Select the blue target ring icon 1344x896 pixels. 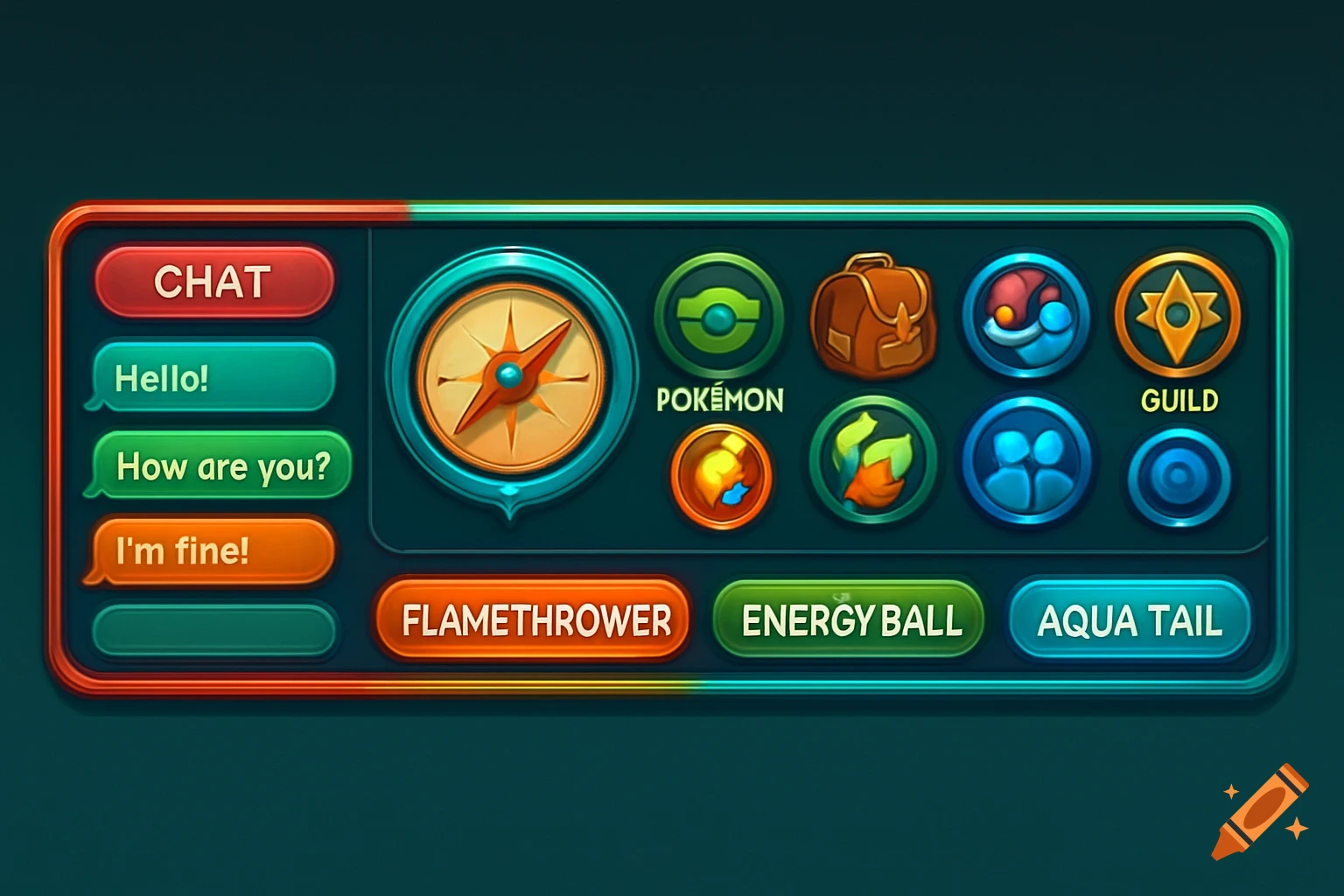coord(1179,474)
